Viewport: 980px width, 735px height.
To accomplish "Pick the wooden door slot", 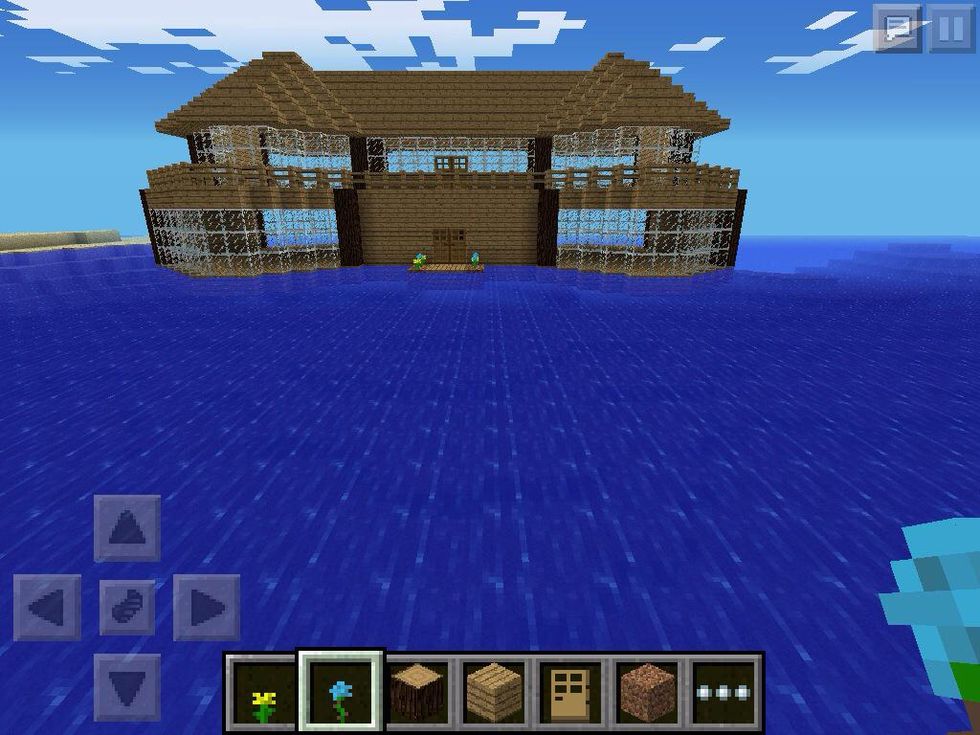I will coord(572,691).
